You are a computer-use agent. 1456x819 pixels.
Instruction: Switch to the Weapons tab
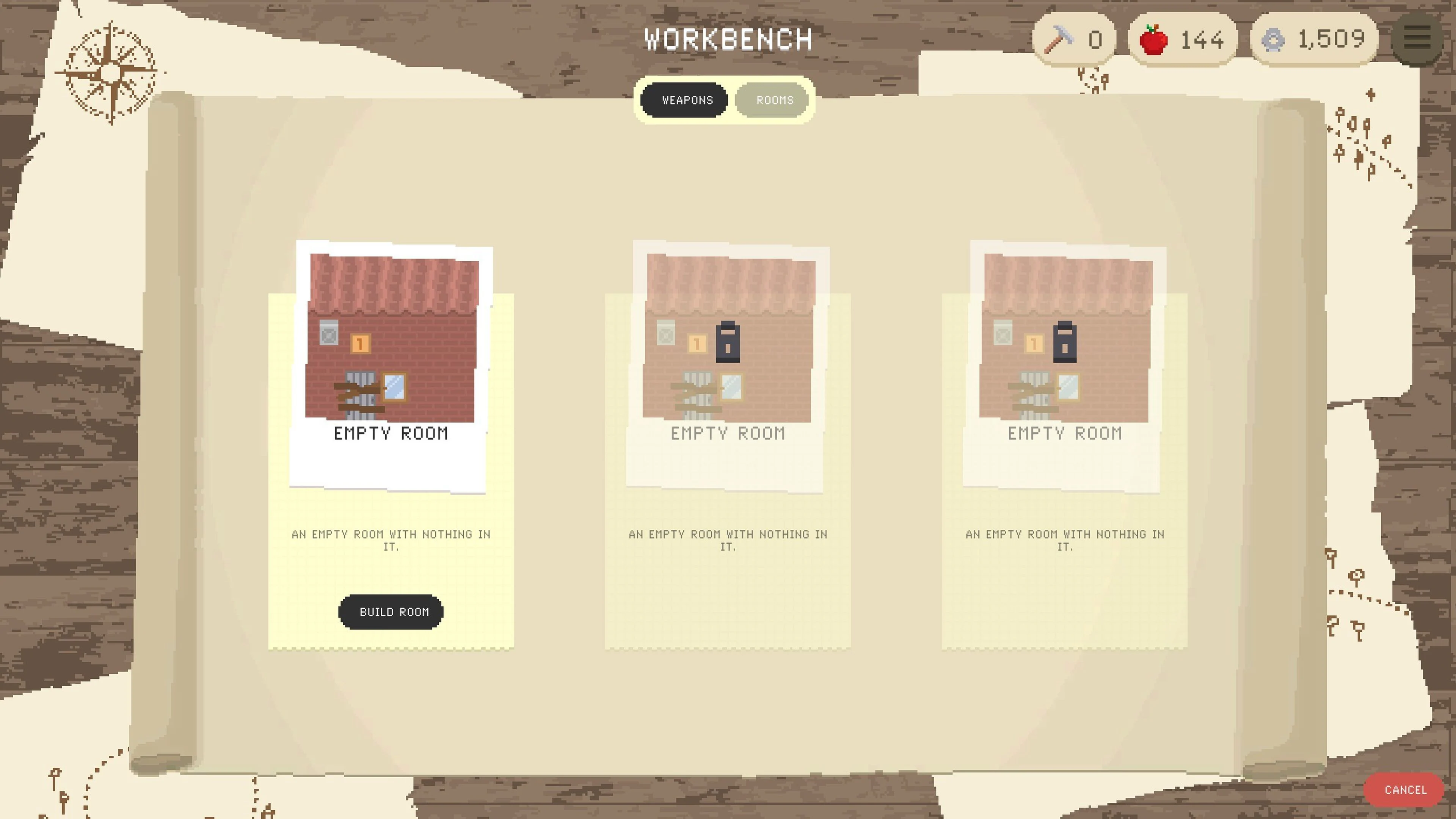[684, 100]
